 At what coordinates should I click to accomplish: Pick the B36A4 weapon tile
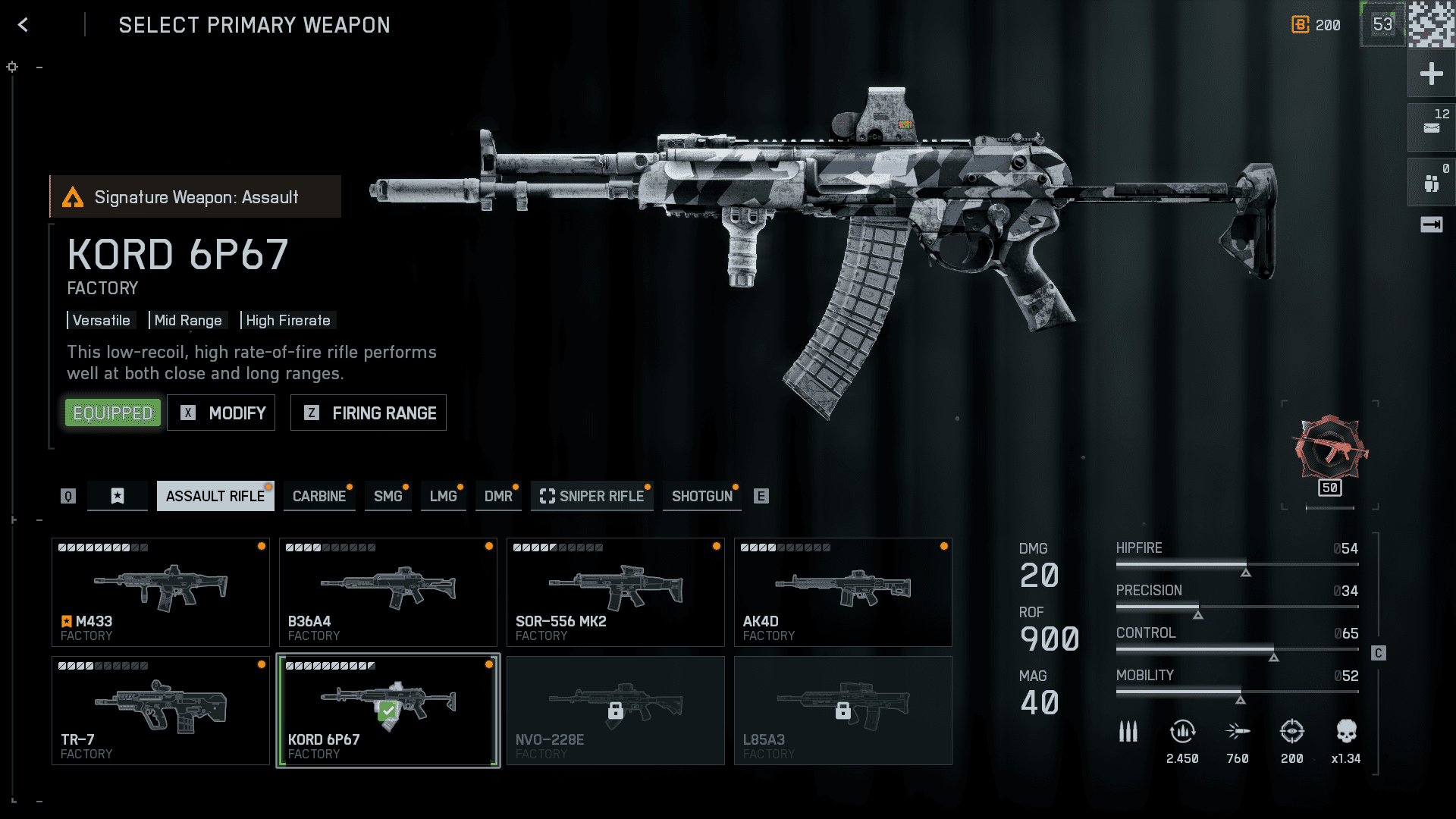coord(388,592)
